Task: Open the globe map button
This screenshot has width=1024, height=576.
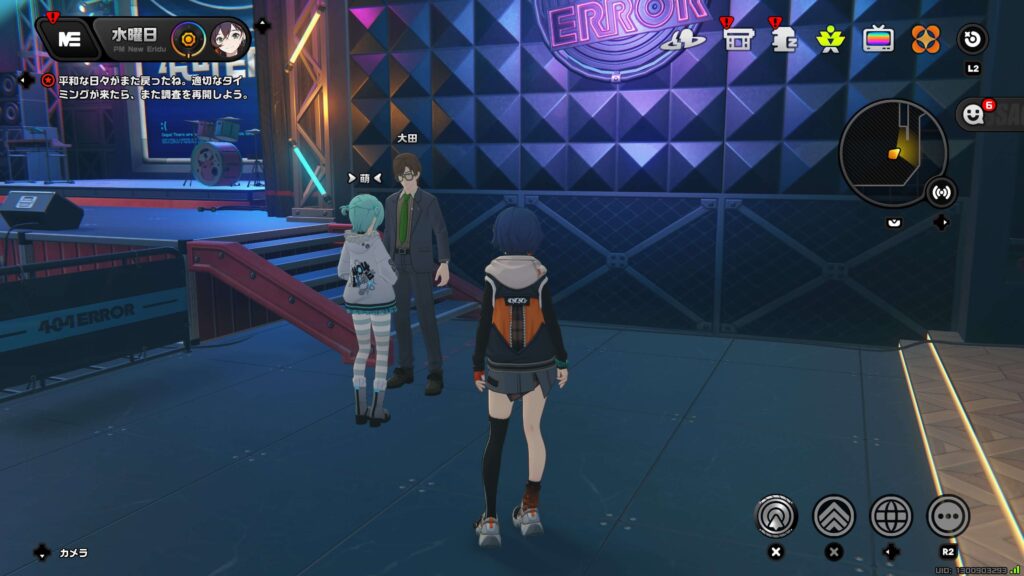Action: pos(891,516)
